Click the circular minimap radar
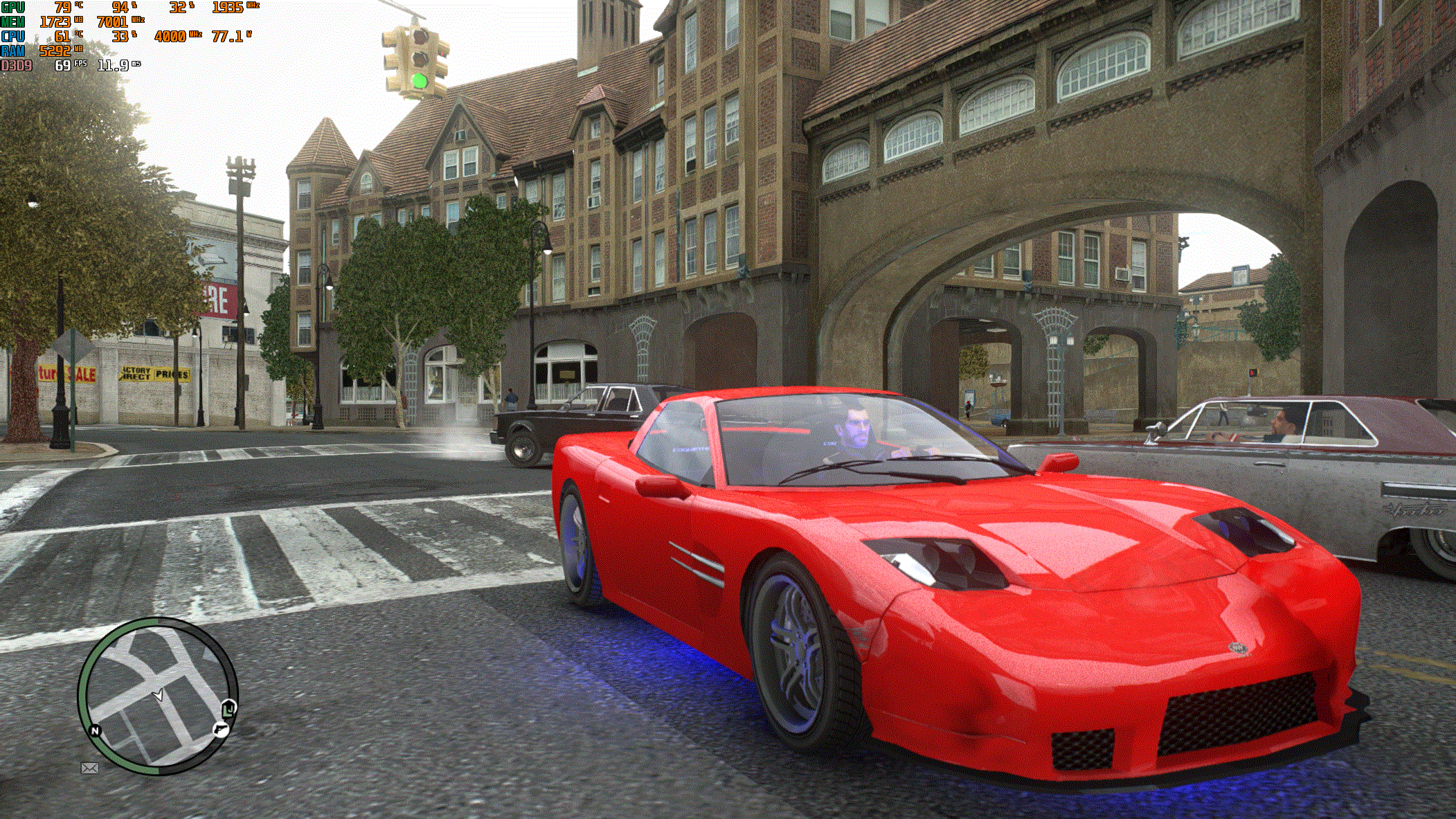The width and height of the screenshot is (1456, 819). click(158, 696)
